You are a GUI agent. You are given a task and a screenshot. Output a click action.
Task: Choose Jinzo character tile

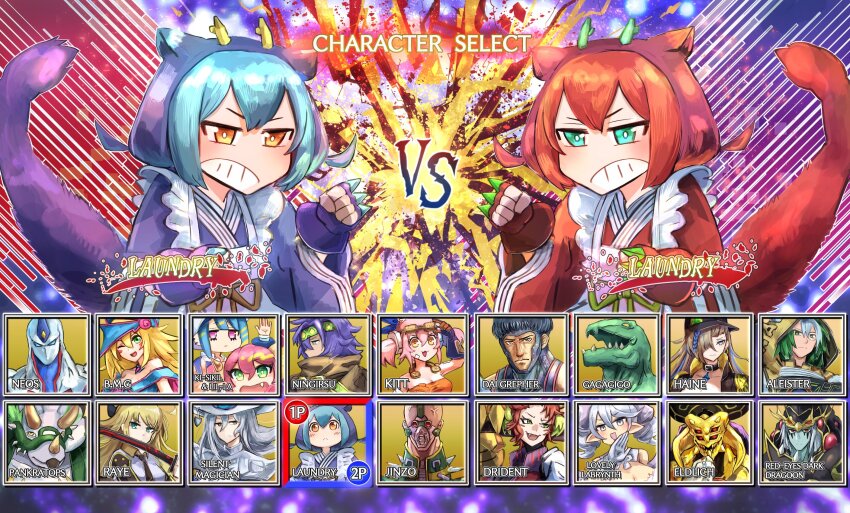click(x=421, y=442)
